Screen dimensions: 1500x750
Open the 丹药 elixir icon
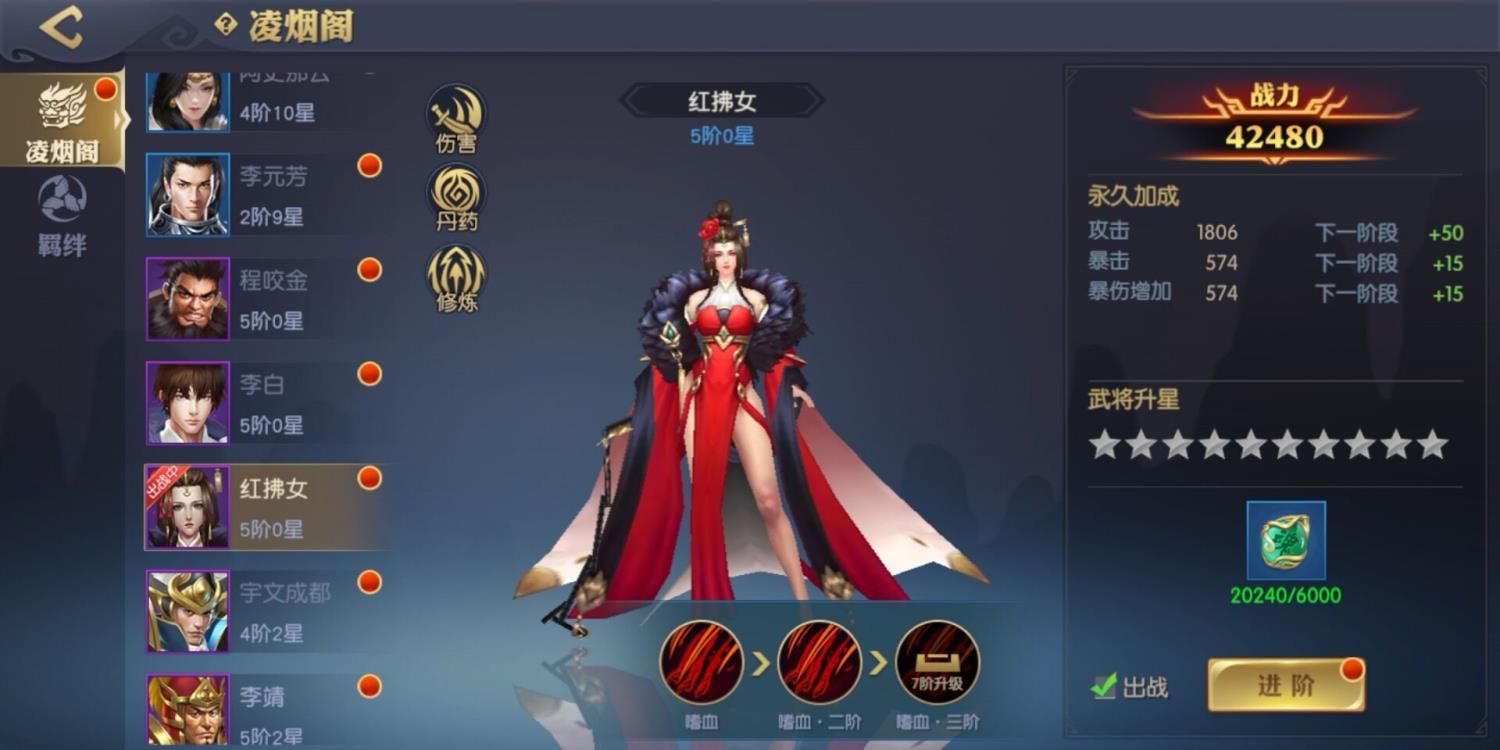pos(456,196)
